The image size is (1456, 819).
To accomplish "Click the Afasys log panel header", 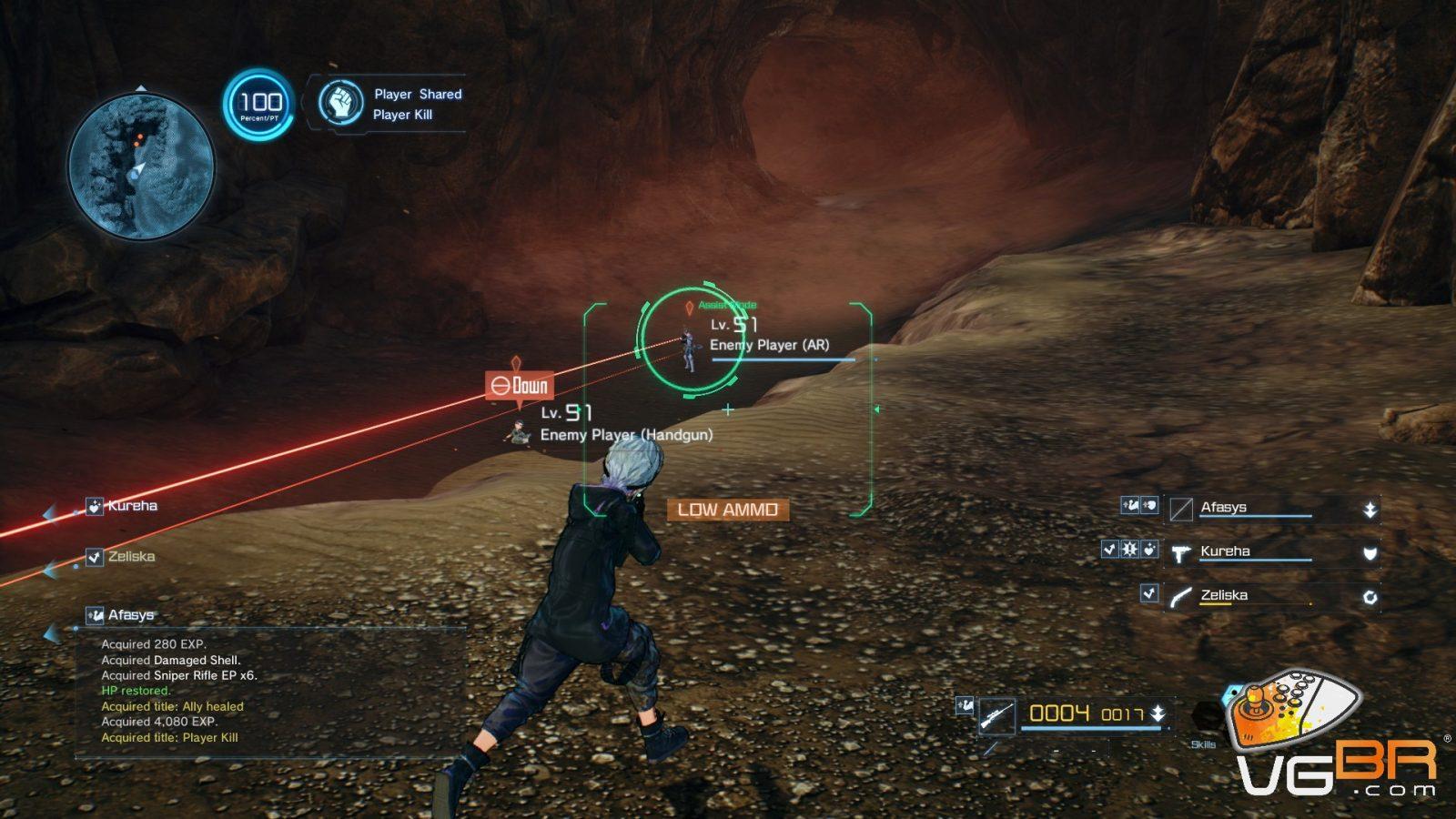I will 130,615.
